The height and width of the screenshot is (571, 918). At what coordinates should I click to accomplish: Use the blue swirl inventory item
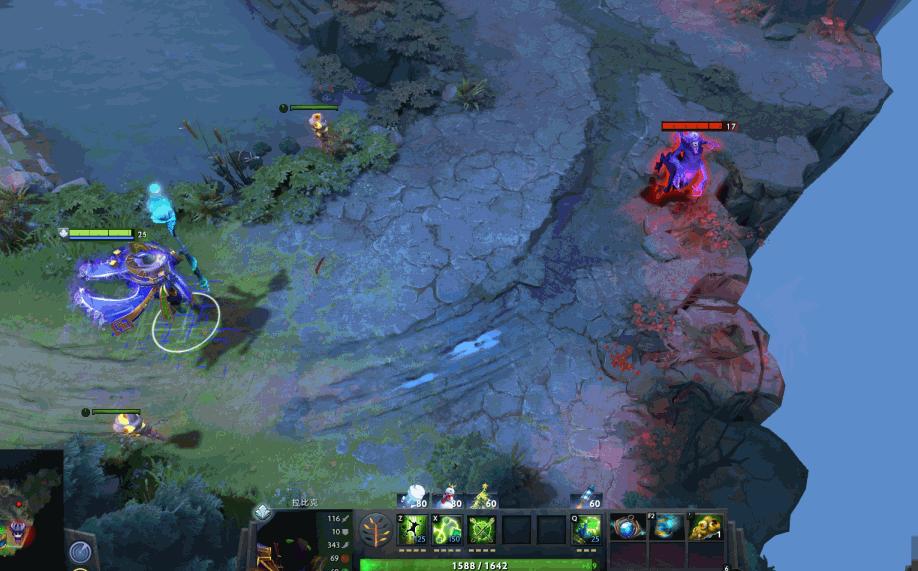[x=666, y=527]
